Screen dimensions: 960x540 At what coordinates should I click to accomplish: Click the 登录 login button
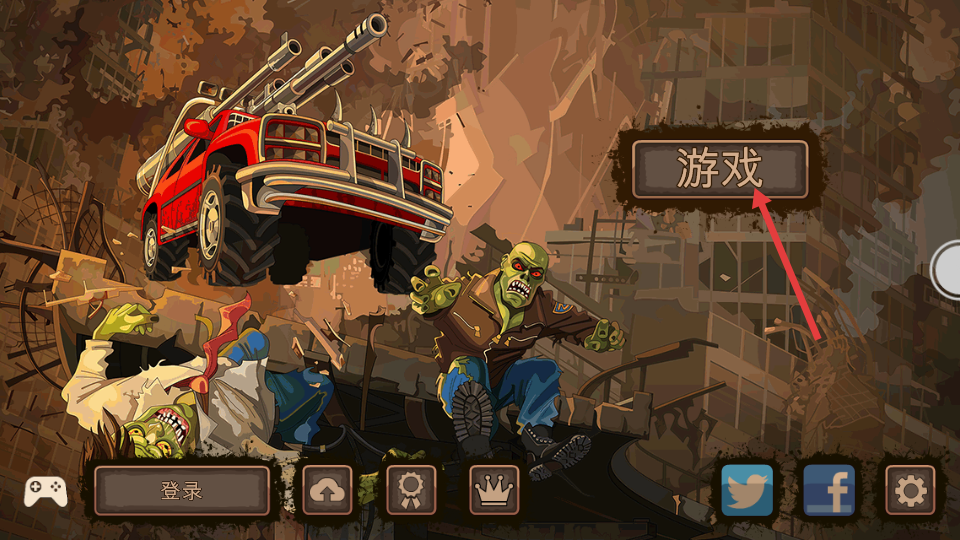pyautogui.click(x=182, y=490)
